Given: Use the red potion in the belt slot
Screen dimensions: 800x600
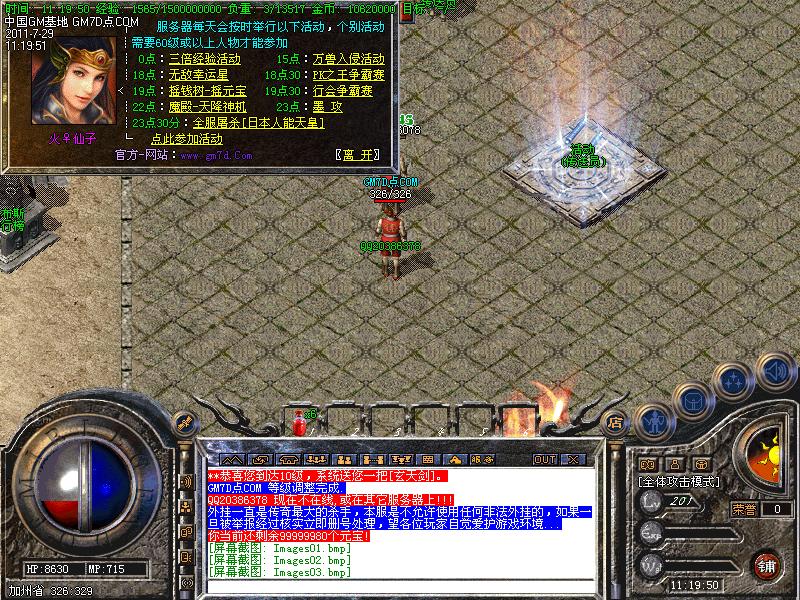Looking at the screenshot, I should pos(298,427).
